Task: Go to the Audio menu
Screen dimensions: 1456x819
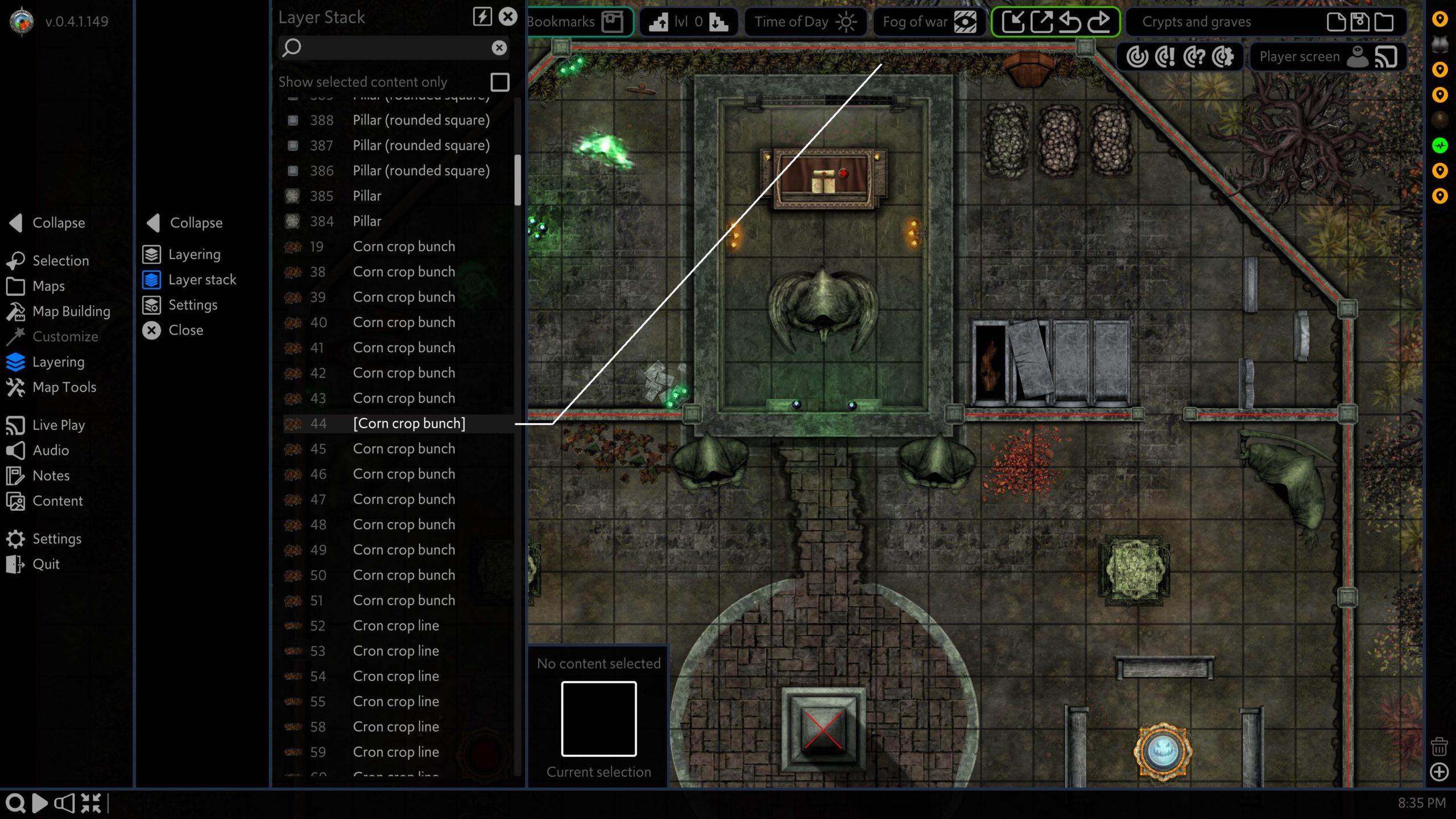Action: [50, 450]
